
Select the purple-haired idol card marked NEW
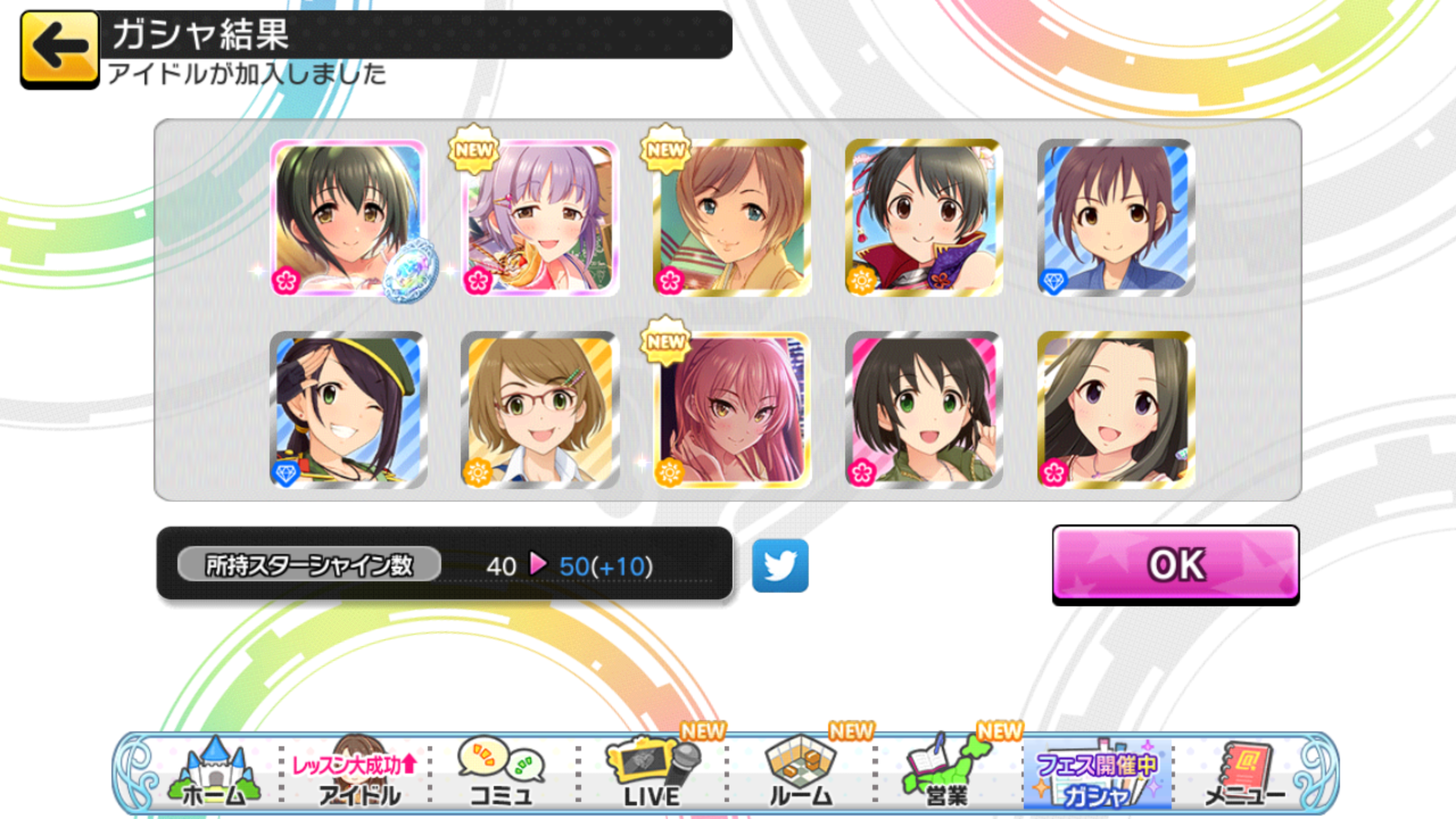coord(540,218)
